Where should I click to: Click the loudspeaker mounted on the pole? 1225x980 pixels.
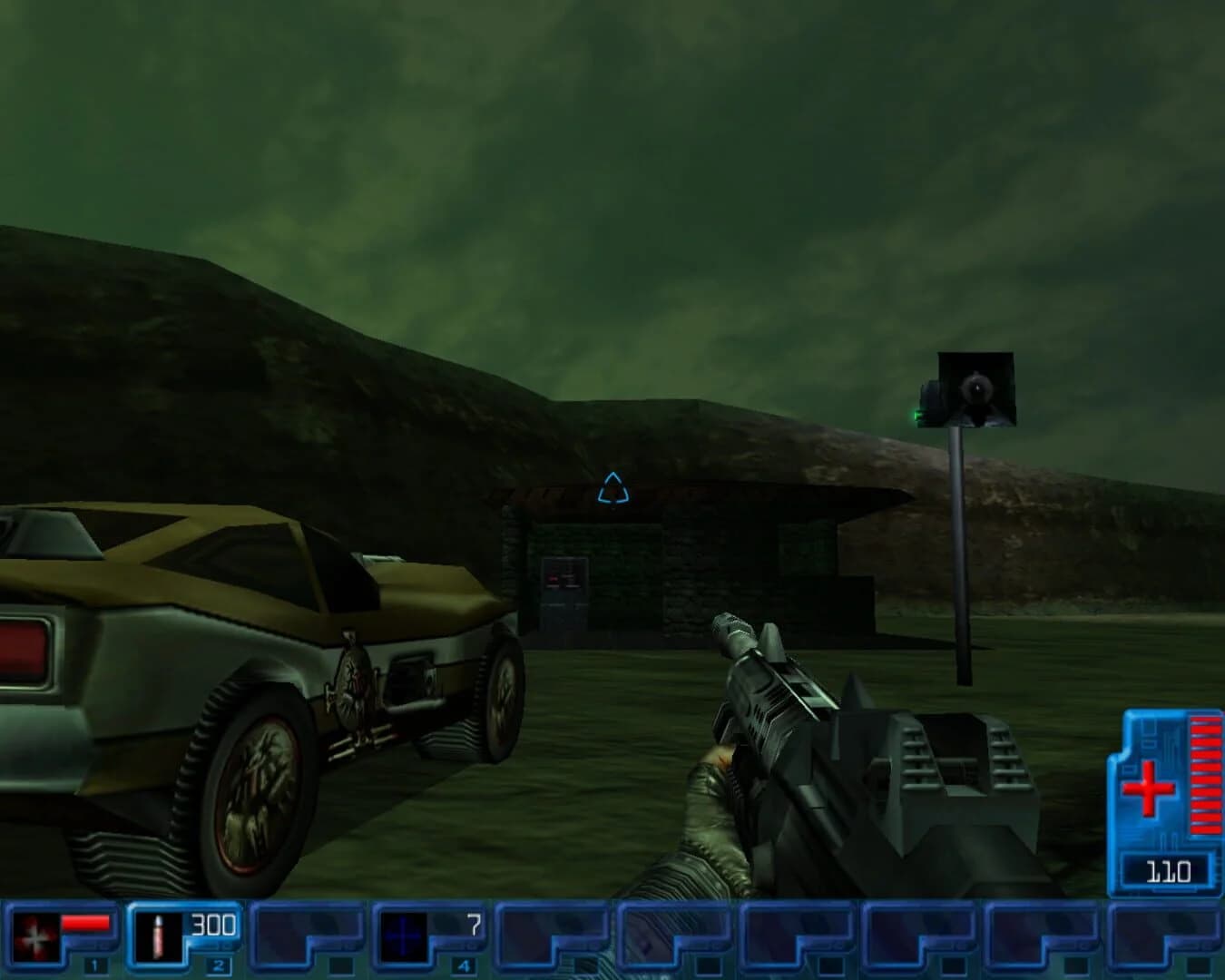[973, 388]
